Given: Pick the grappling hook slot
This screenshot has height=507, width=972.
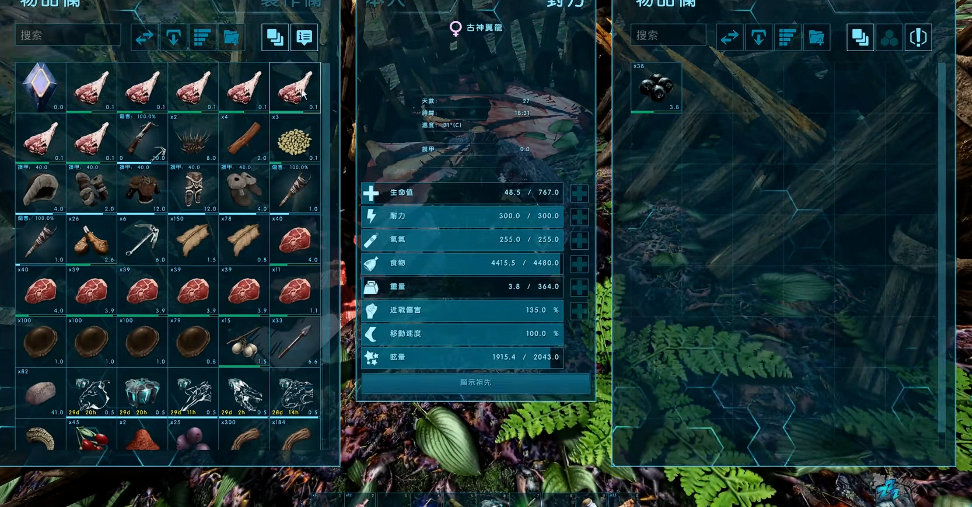Looking at the screenshot, I should pyautogui.click(x=142, y=240).
